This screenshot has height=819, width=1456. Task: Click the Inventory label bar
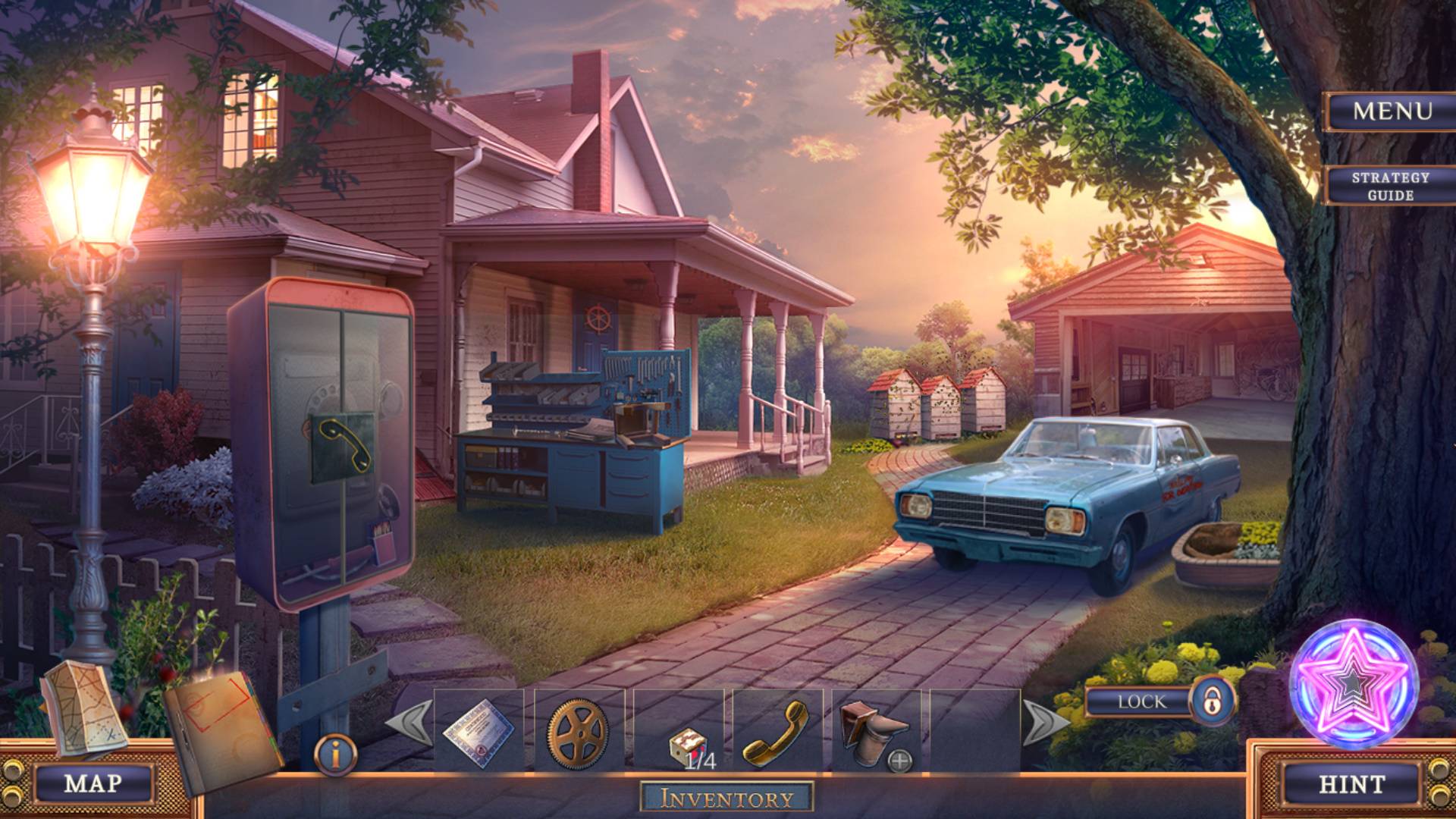pyautogui.click(x=726, y=798)
